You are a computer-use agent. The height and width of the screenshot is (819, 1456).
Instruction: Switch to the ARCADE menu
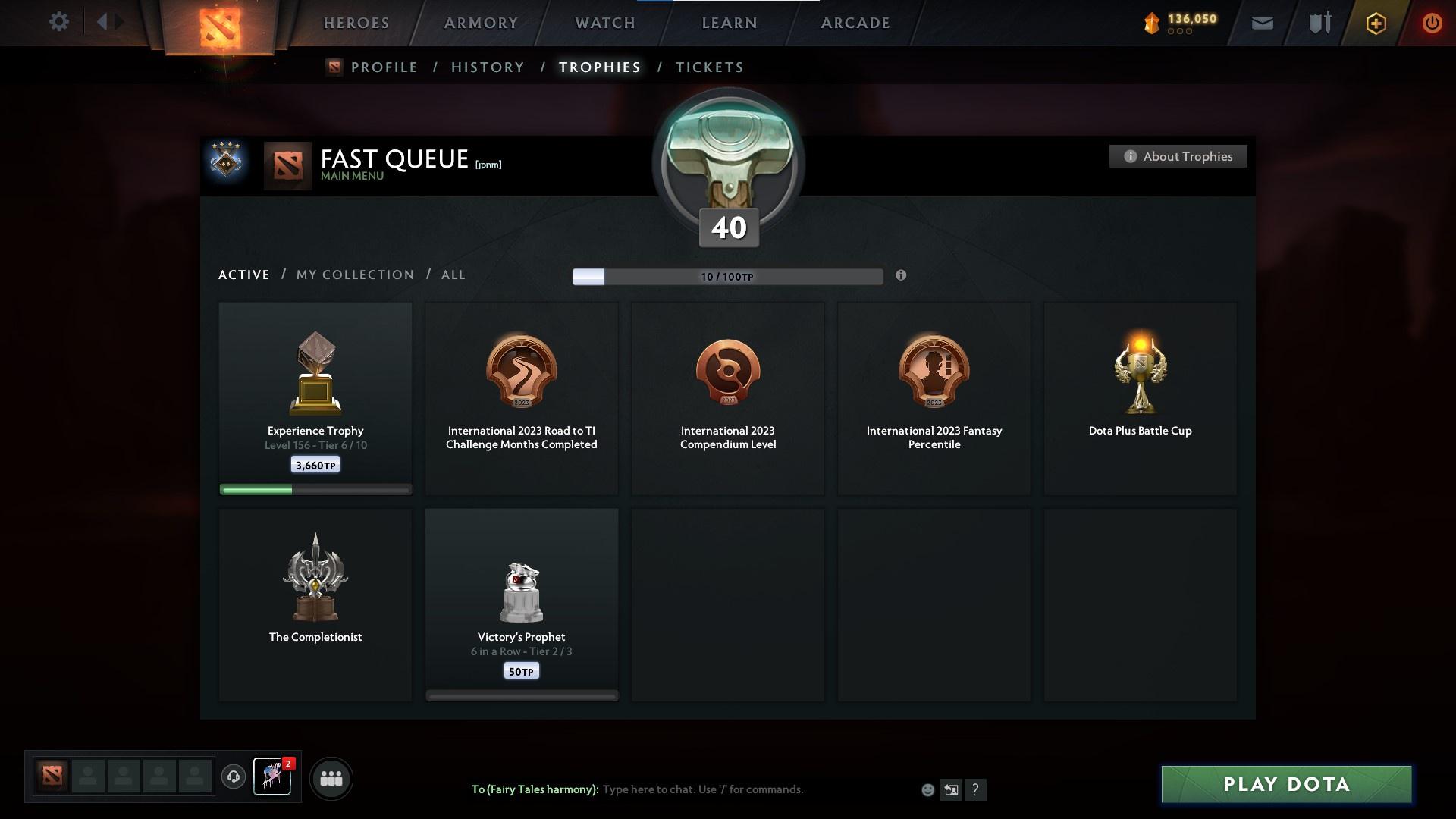(855, 22)
